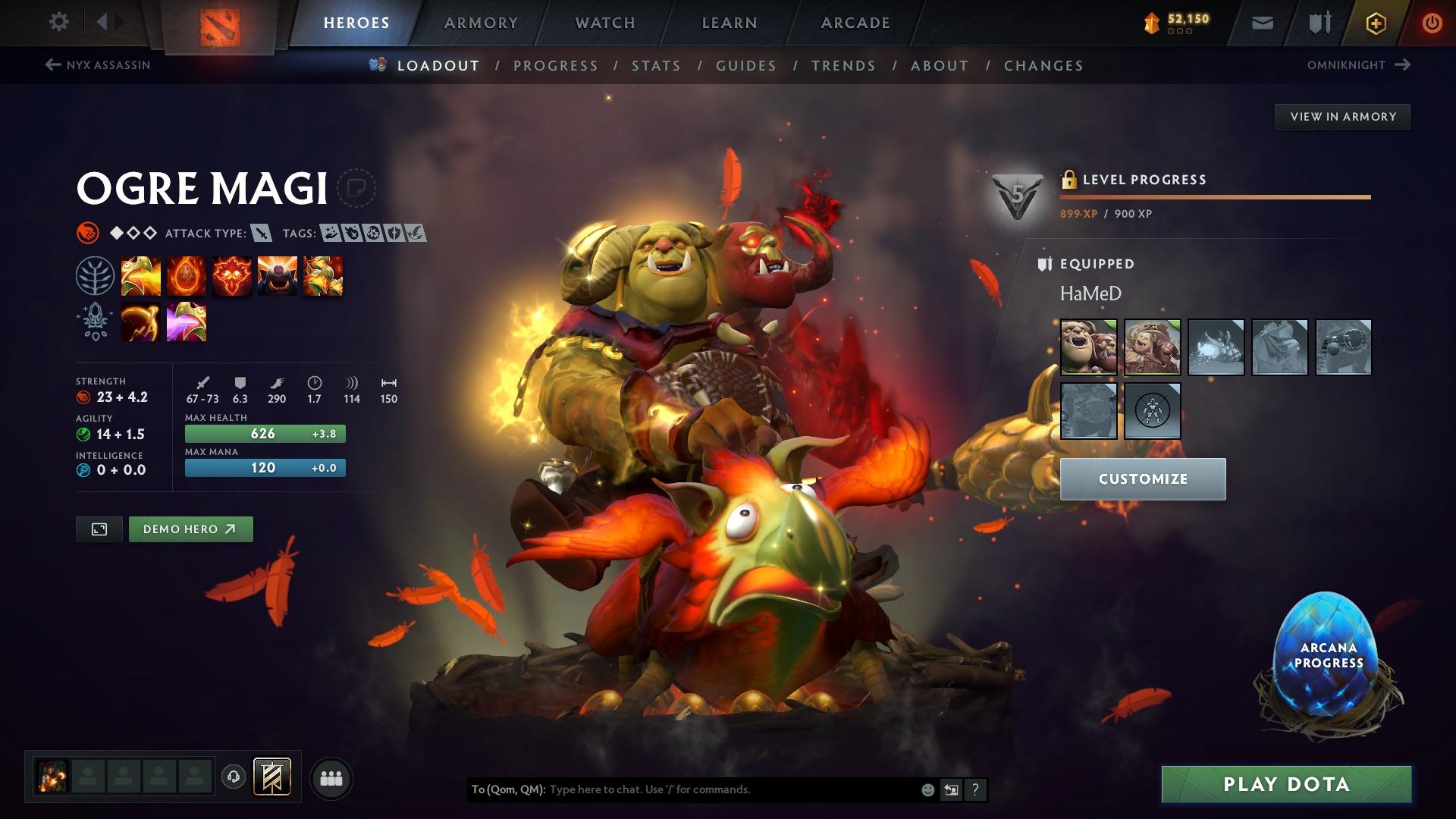Click the DEMO HERO button

[190, 529]
